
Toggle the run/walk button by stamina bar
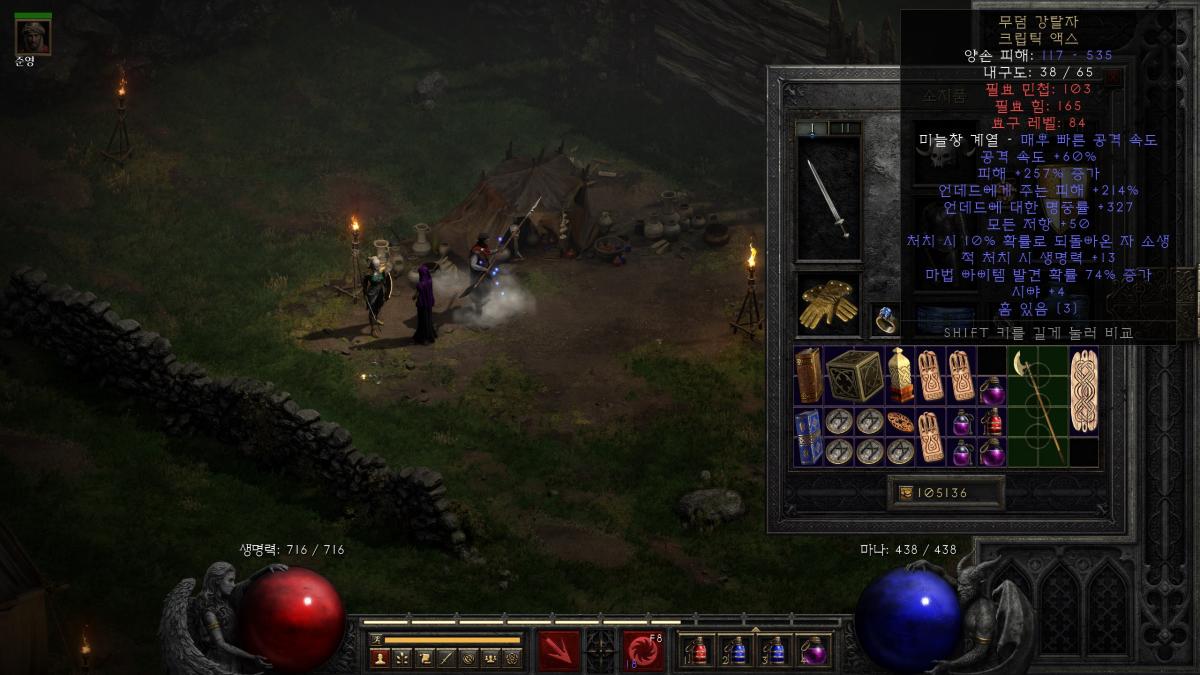click(x=376, y=639)
